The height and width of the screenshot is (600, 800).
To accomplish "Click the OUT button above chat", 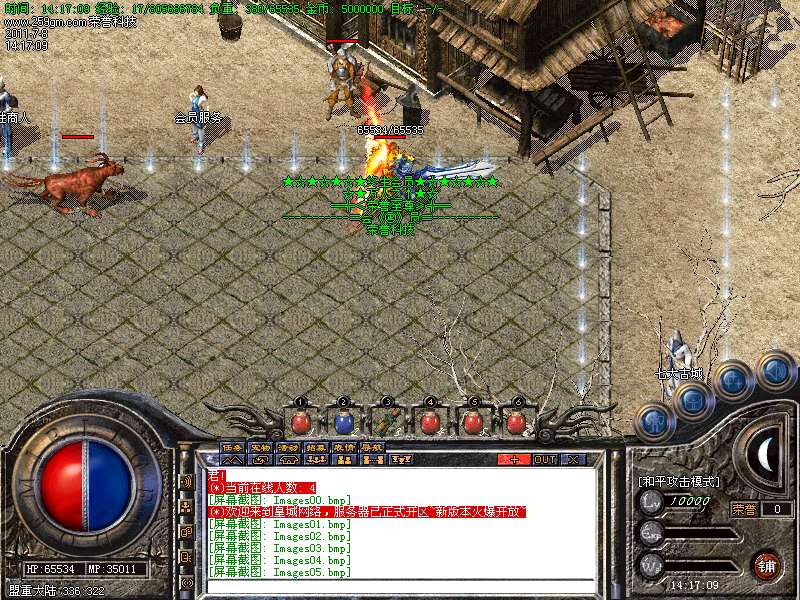I will click(x=544, y=459).
